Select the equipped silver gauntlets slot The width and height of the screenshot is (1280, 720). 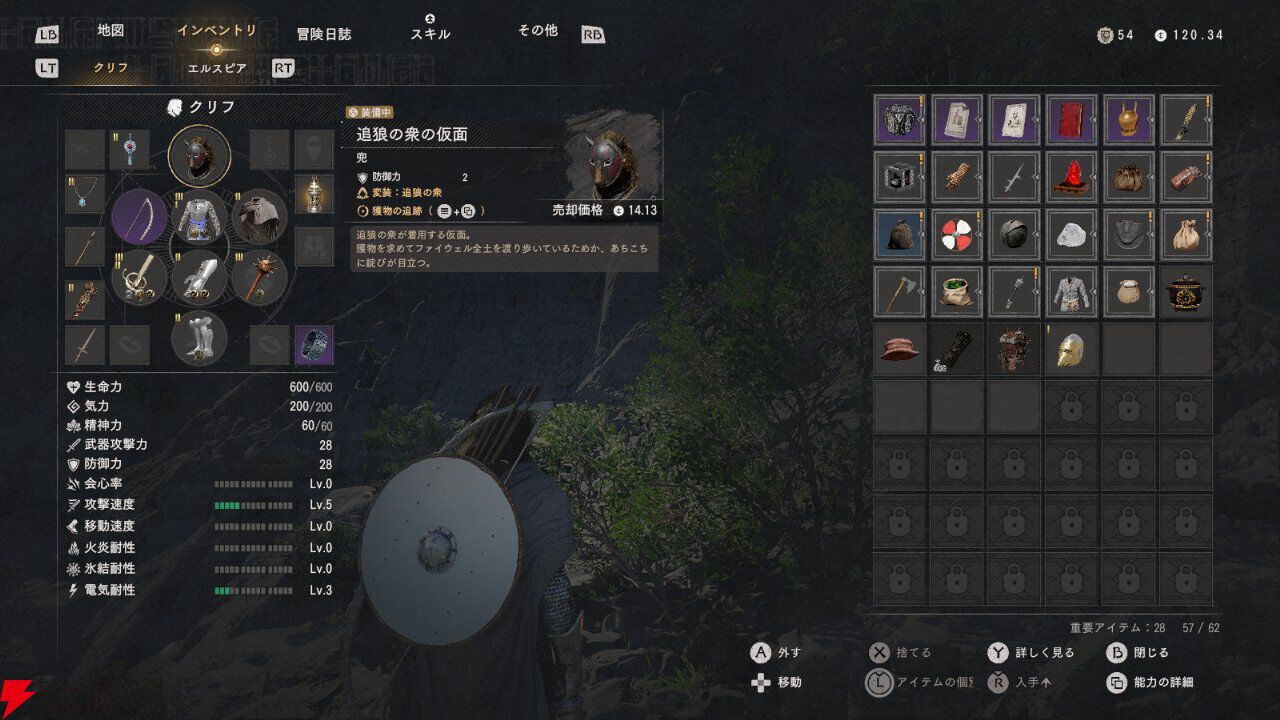tap(200, 277)
